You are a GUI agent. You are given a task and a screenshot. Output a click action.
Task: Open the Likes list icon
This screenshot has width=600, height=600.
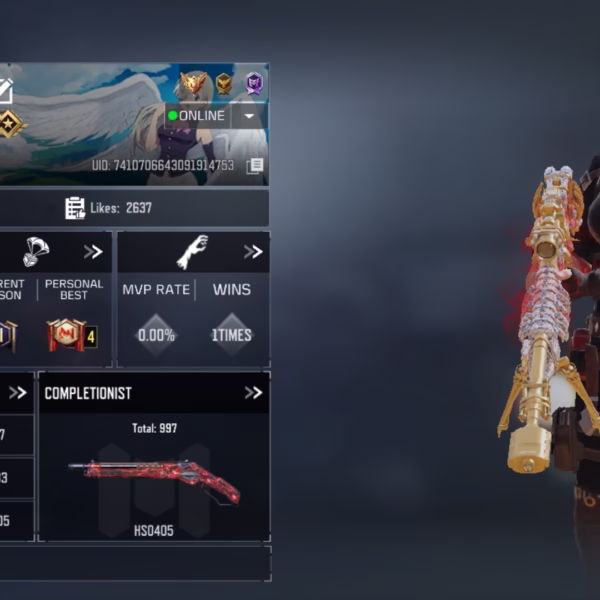[x=75, y=208]
